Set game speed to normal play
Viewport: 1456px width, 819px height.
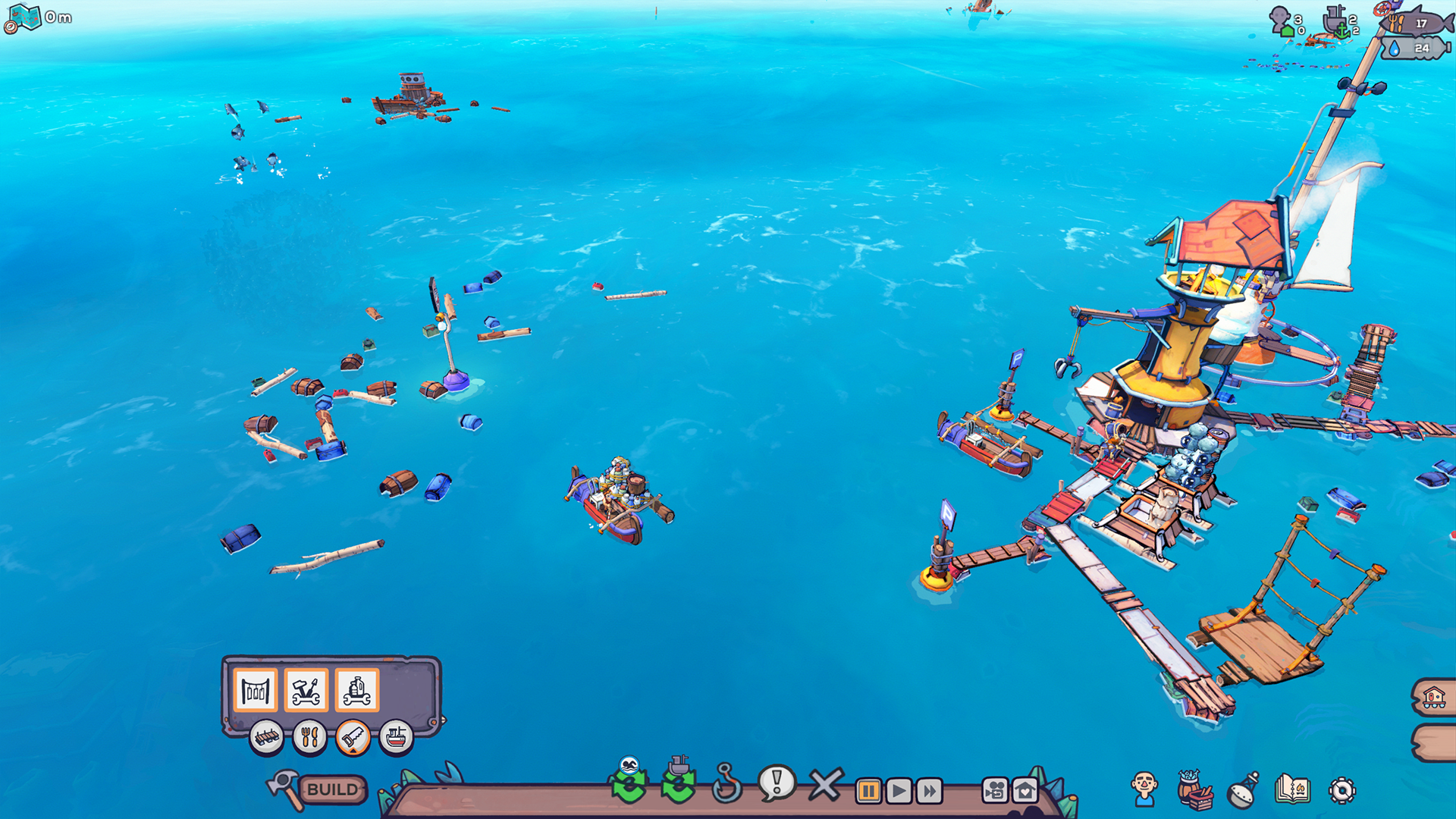[x=899, y=791]
